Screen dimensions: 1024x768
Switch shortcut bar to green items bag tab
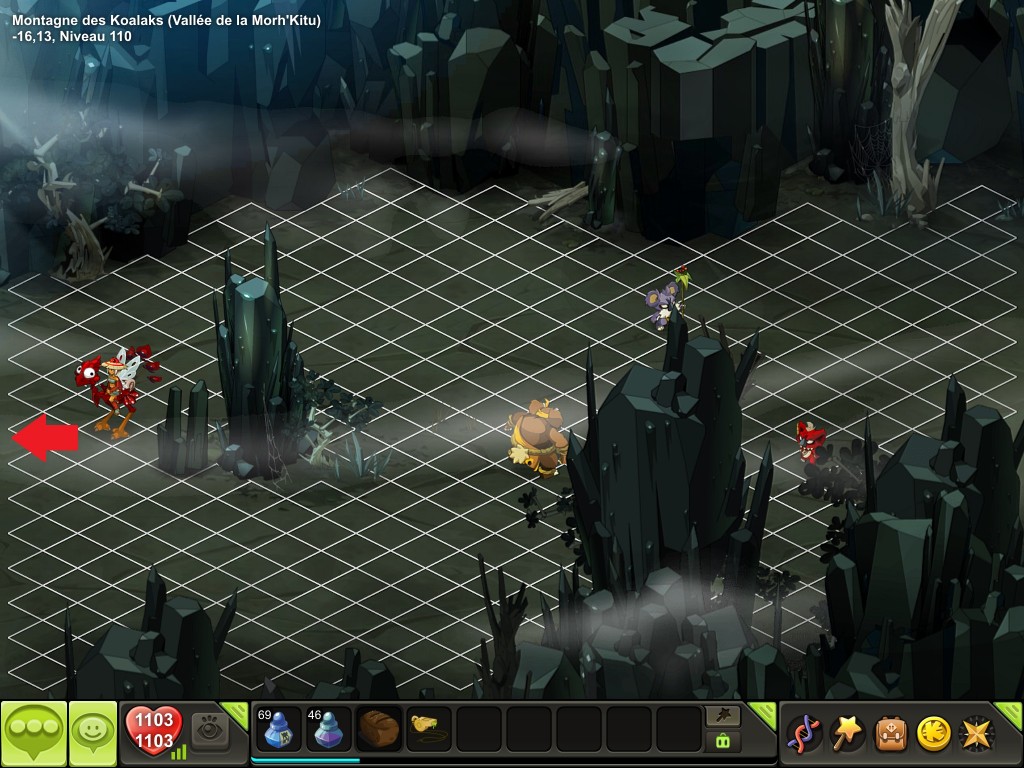coord(723,741)
